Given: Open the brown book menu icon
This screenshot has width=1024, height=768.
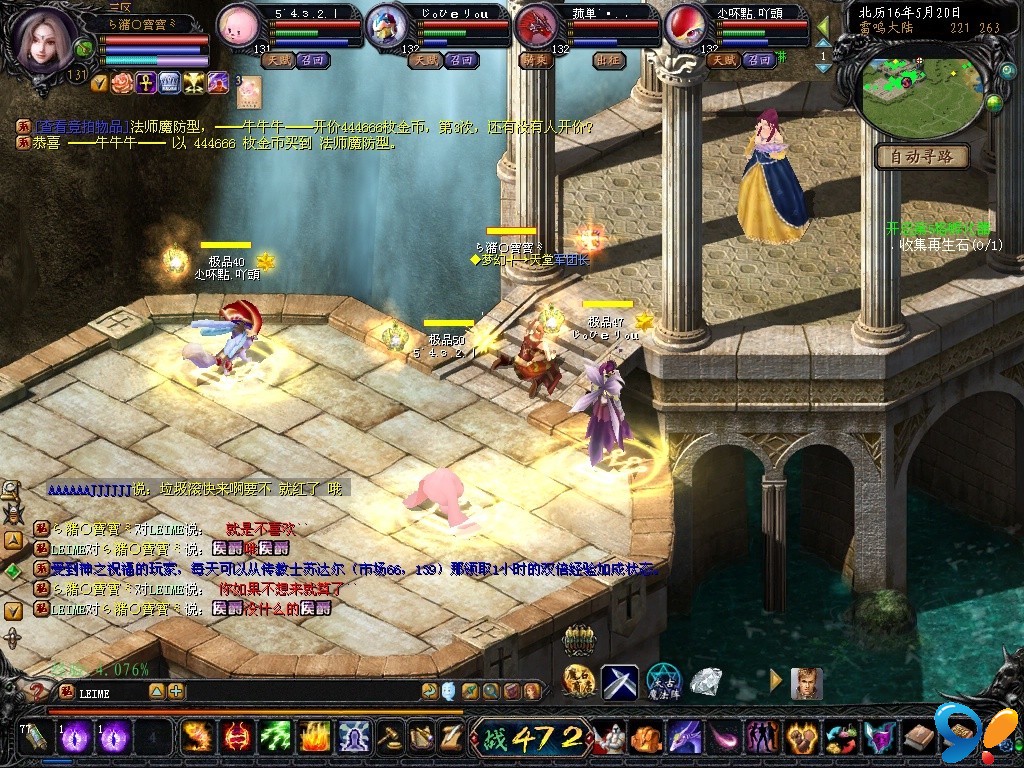Looking at the screenshot, I should [919, 738].
